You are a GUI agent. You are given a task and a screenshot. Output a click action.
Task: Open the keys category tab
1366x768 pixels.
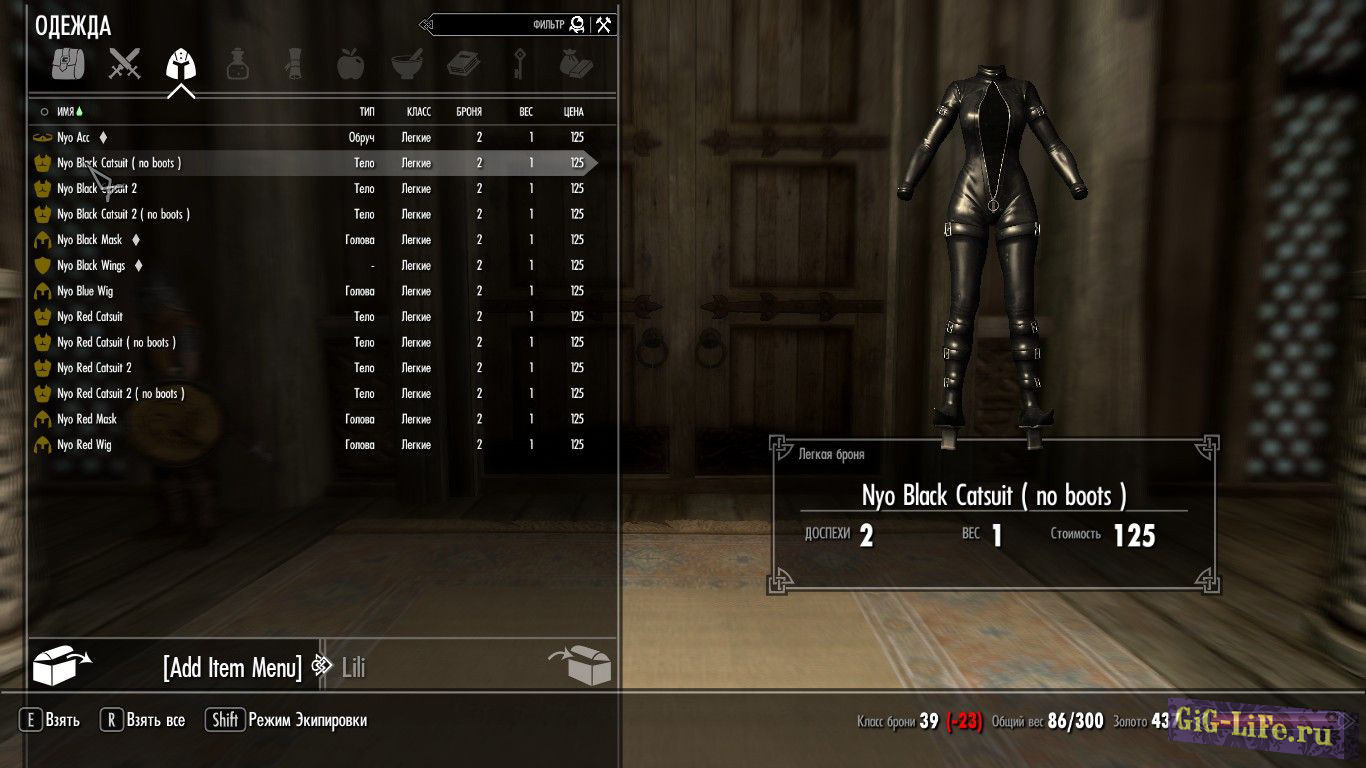[520, 64]
